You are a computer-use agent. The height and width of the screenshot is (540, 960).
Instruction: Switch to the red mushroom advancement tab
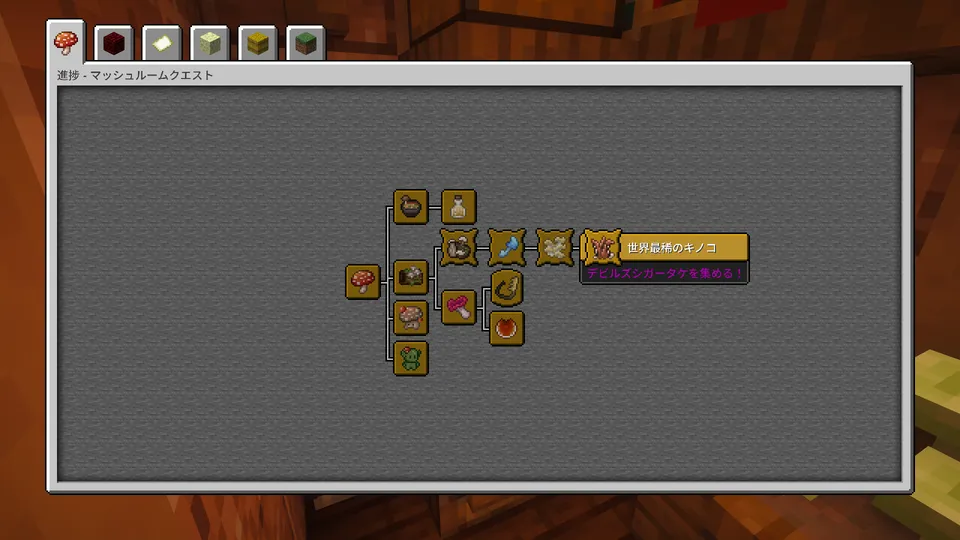(x=65, y=45)
